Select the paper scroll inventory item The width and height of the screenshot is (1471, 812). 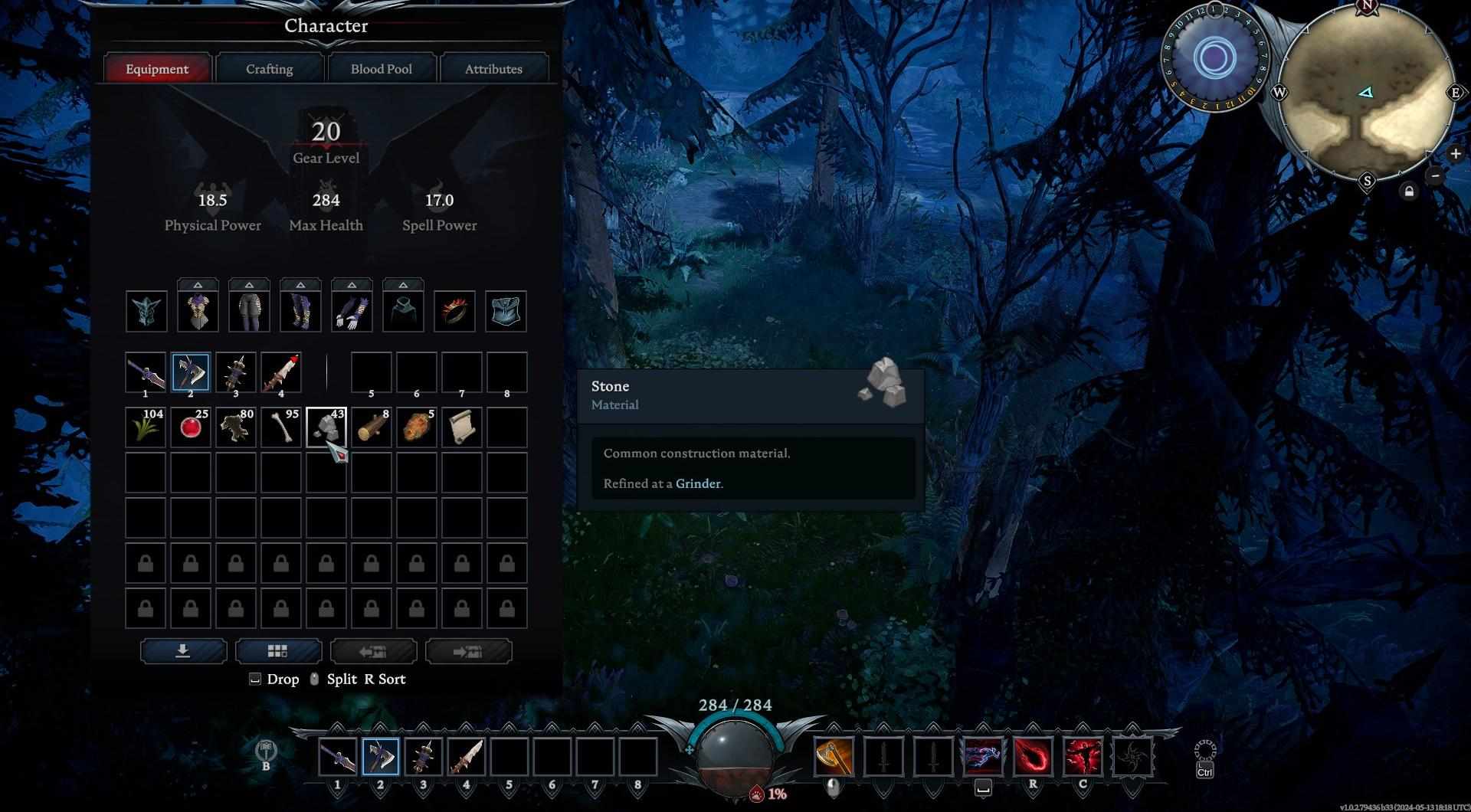(462, 427)
